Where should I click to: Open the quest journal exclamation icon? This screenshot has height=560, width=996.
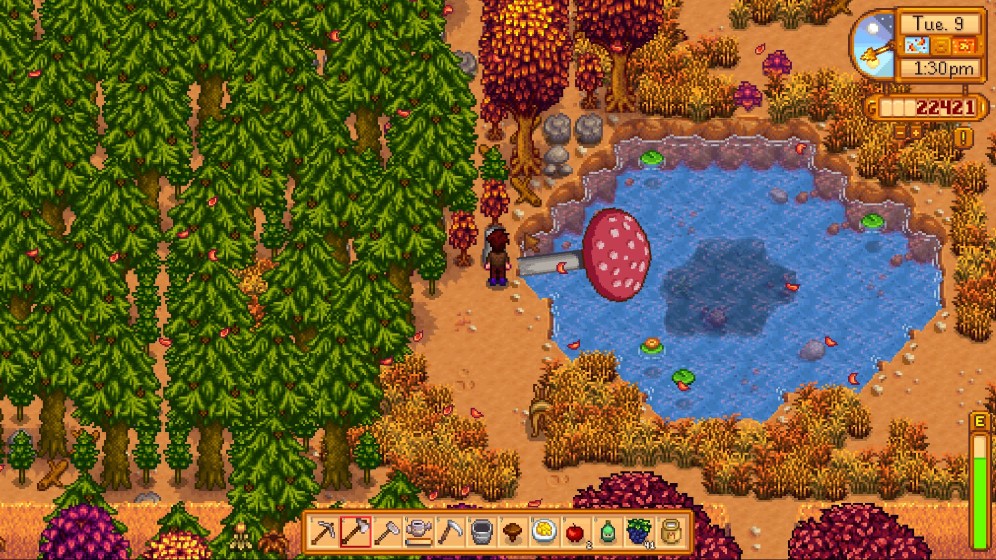point(964,136)
